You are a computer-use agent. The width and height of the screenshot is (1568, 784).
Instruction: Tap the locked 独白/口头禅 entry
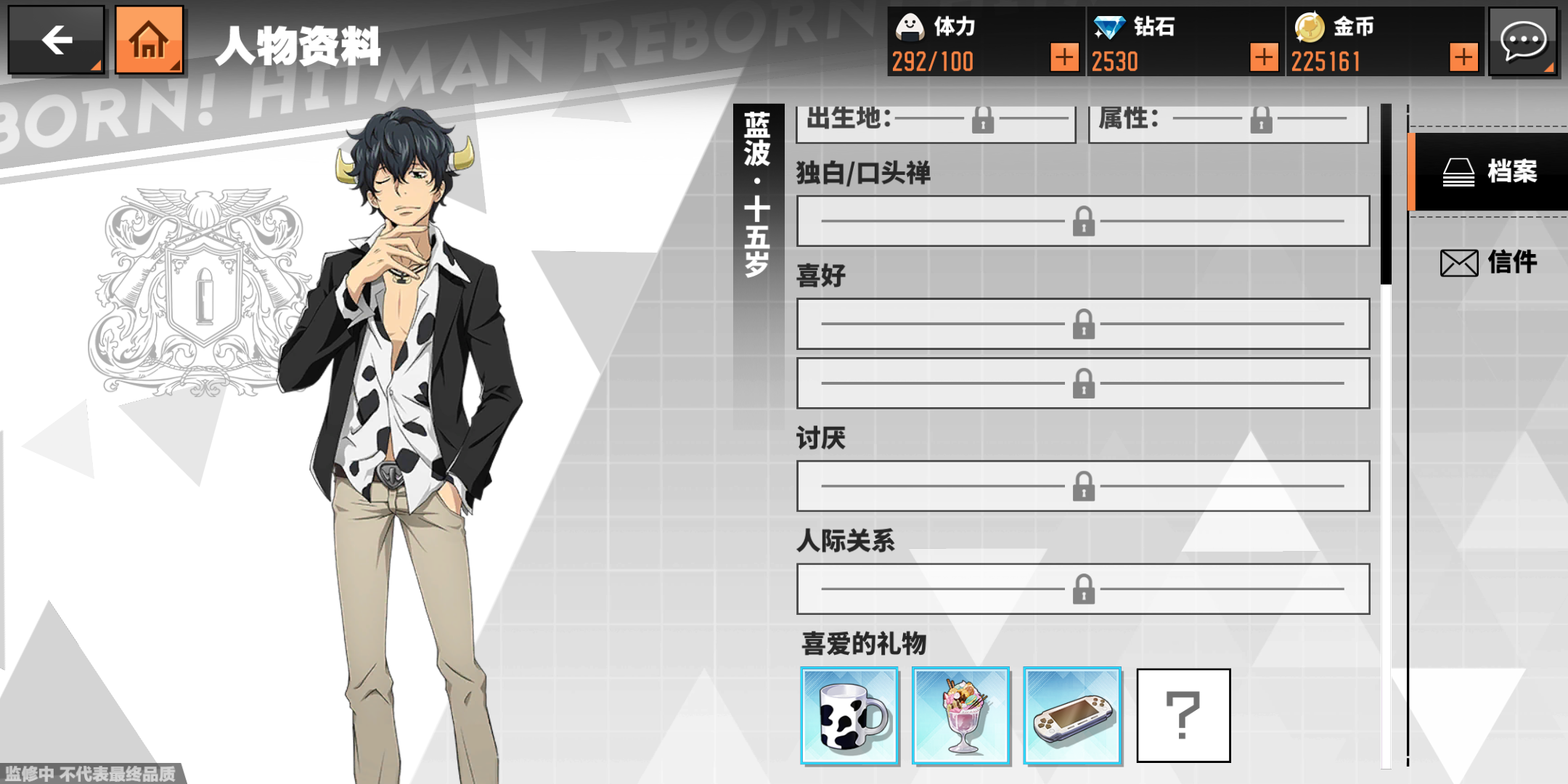1083,221
